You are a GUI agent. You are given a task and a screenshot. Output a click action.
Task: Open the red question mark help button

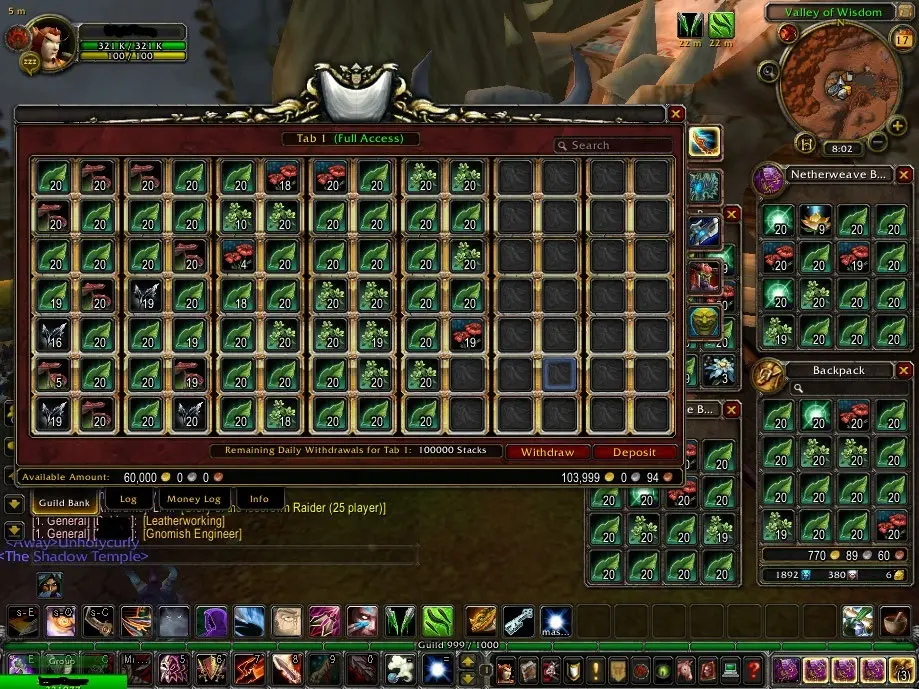coord(754,669)
